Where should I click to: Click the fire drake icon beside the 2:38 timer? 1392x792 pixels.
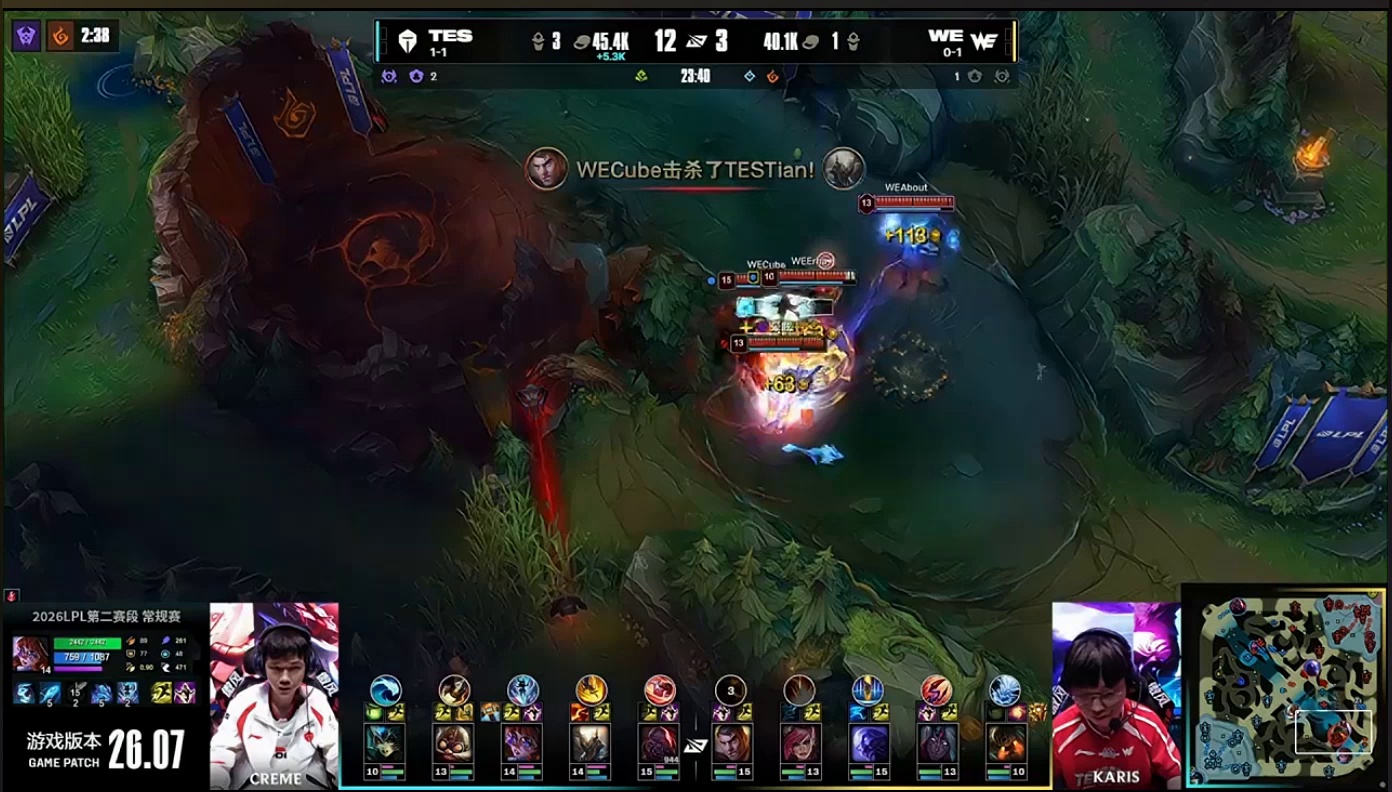[62, 36]
